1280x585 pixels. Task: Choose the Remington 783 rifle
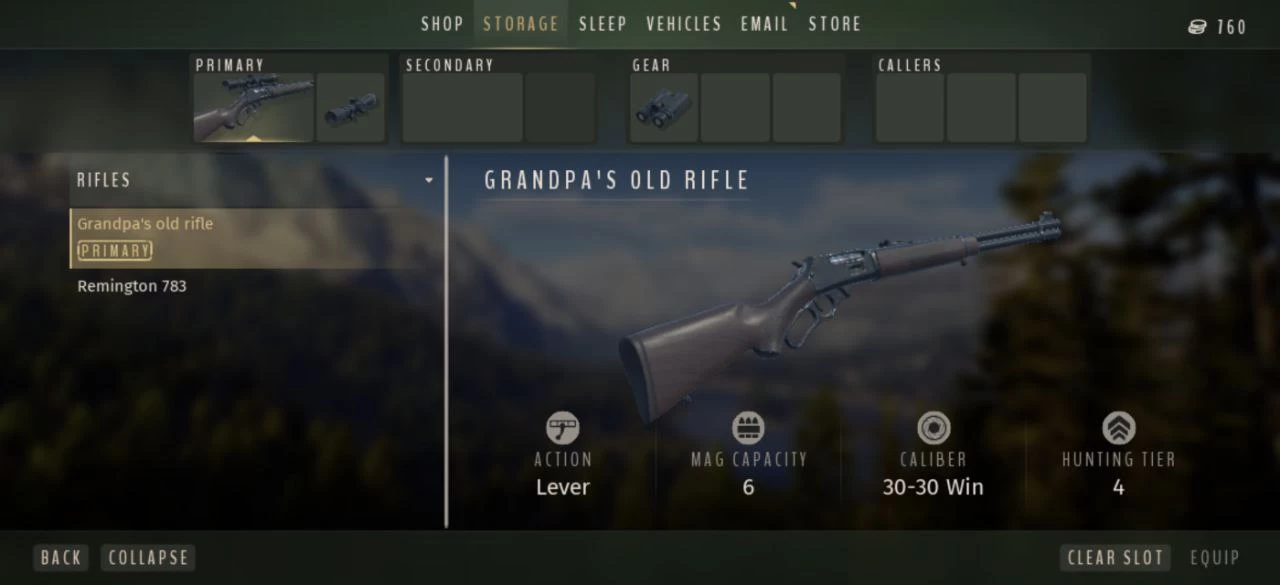click(x=132, y=286)
